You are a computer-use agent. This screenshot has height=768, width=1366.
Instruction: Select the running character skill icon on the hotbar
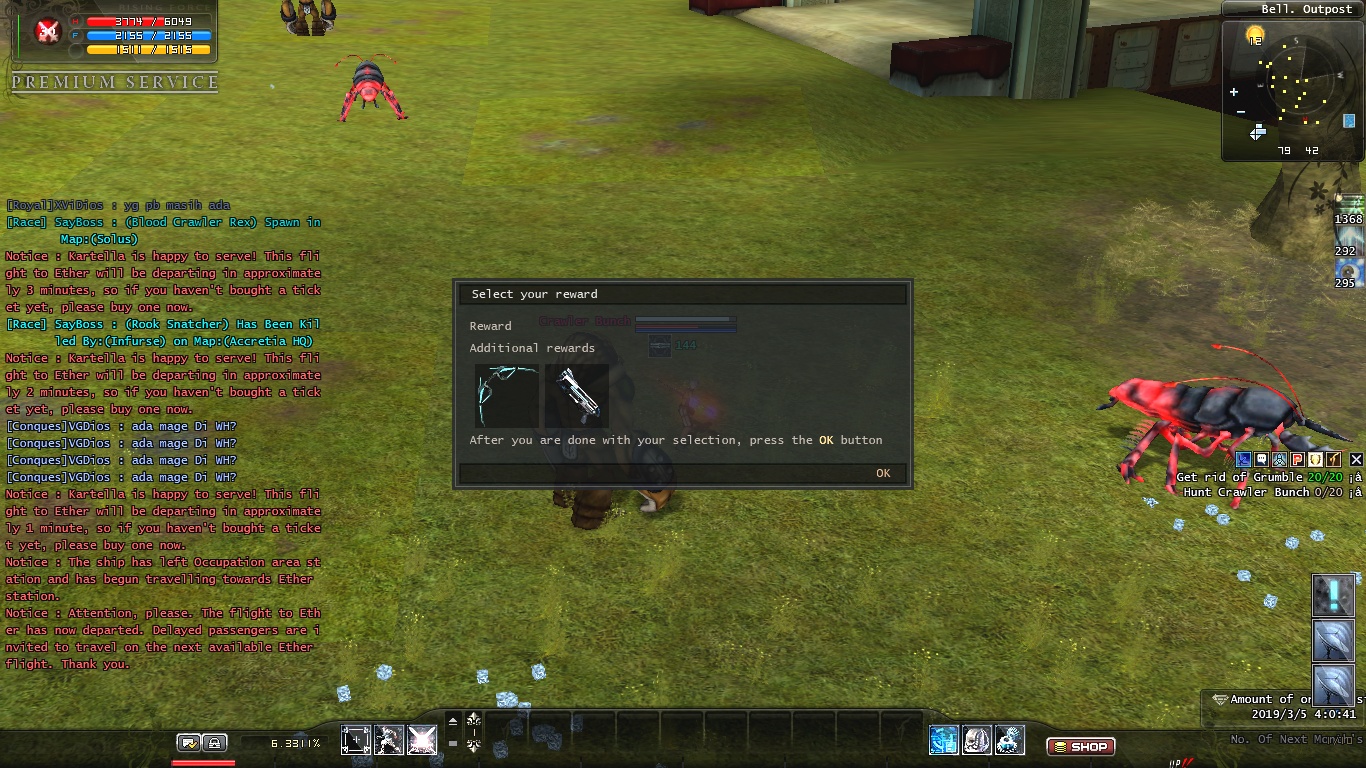[388, 740]
